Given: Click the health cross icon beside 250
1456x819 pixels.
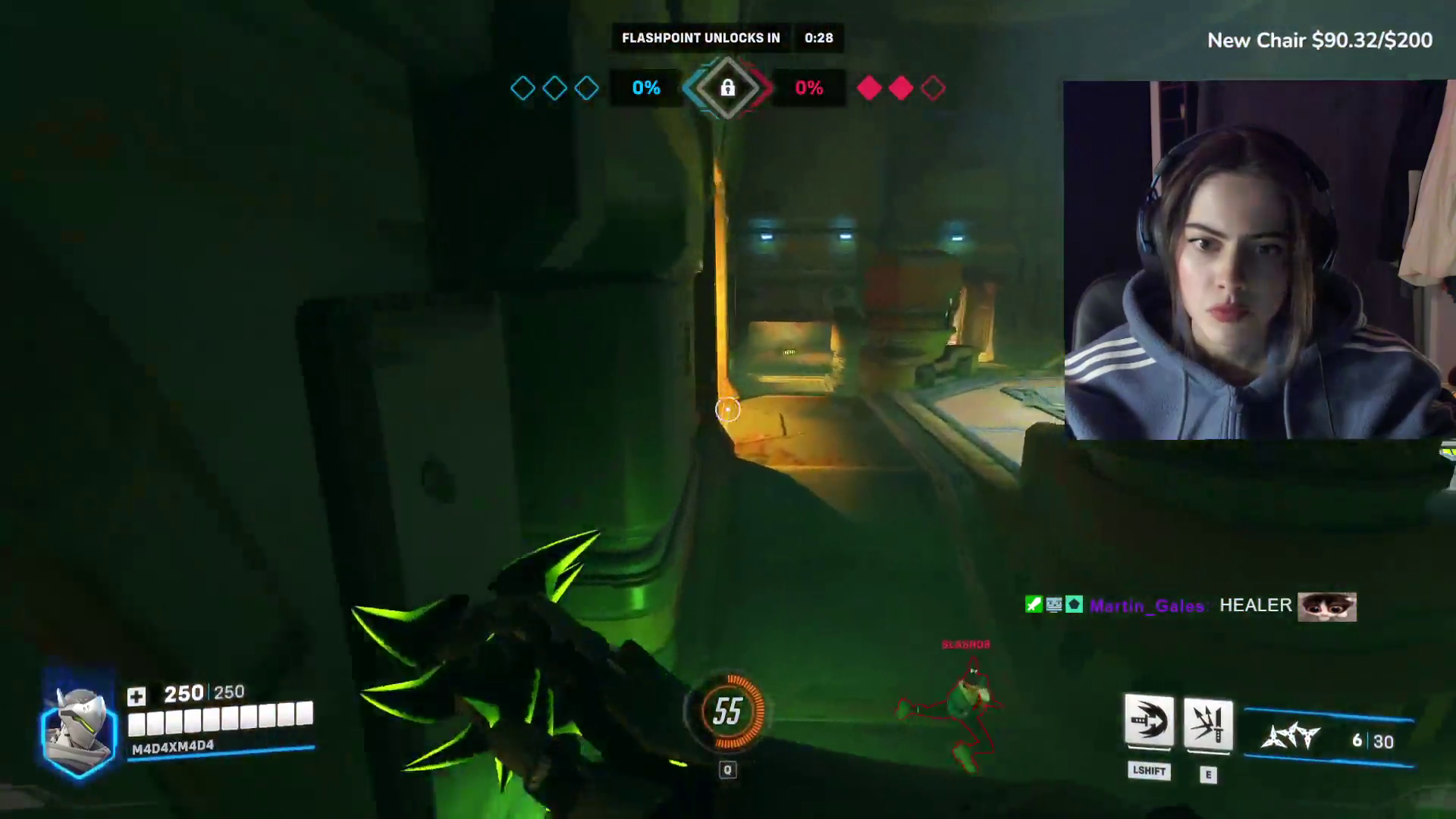Looking at the screenshot, I should point(136,694).
